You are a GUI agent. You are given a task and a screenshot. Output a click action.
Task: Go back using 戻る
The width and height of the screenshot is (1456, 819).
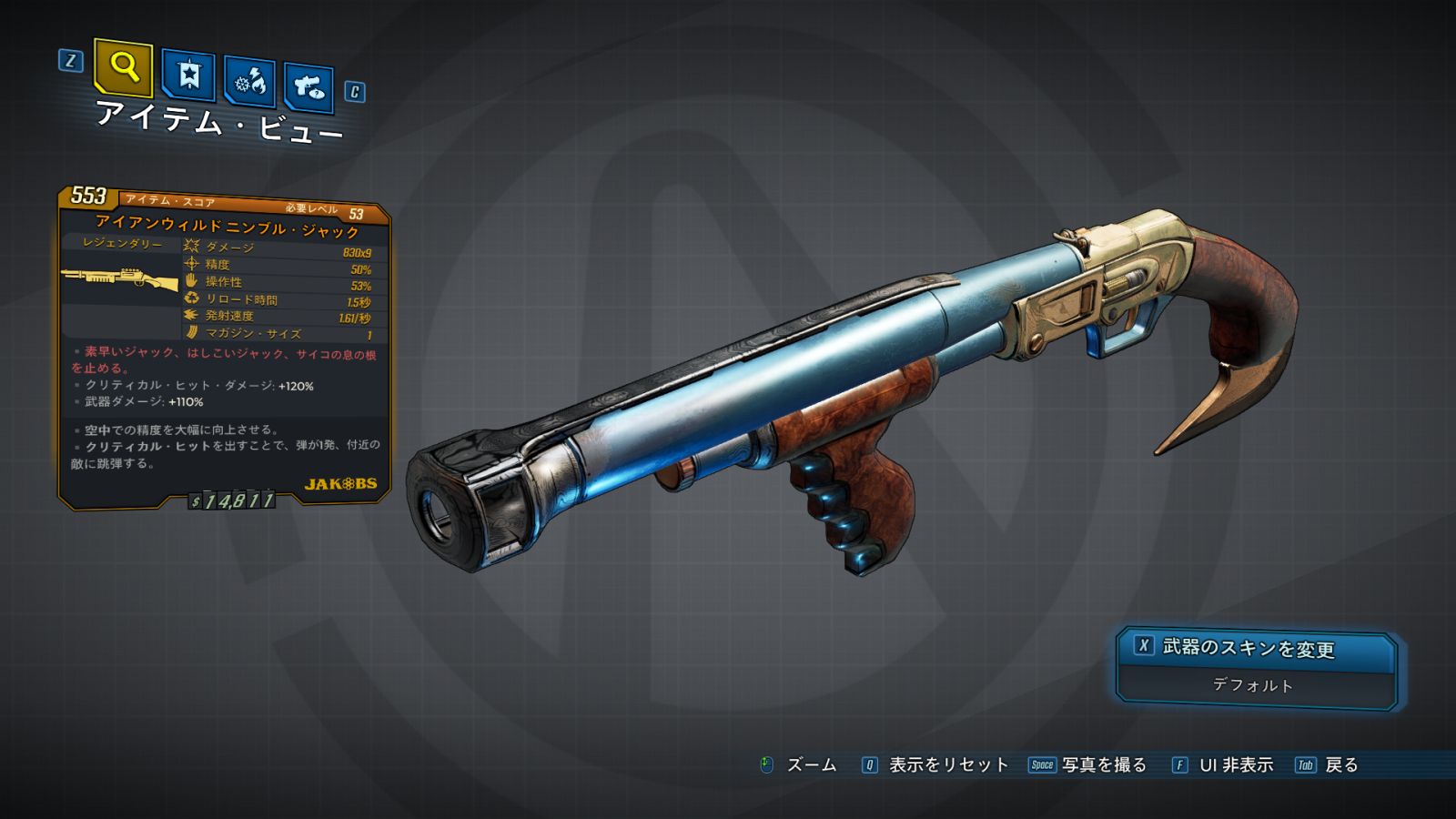pyautogui.click(x=1340, y=765)
